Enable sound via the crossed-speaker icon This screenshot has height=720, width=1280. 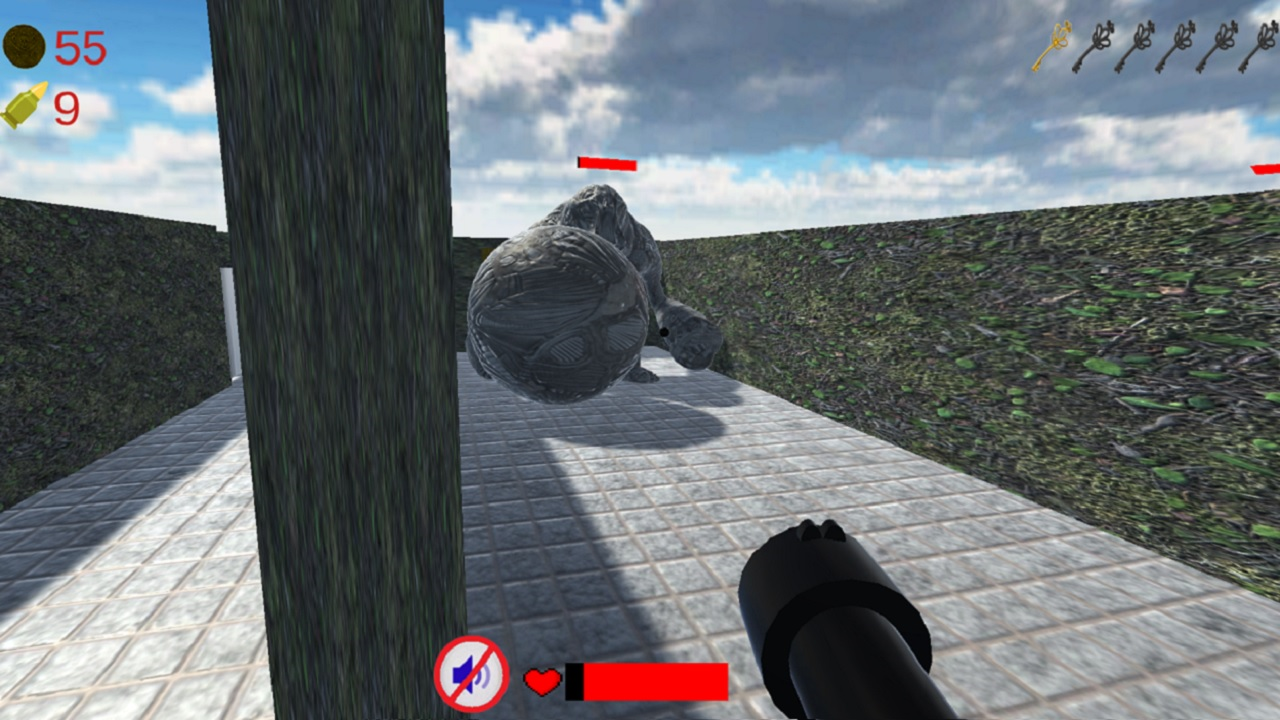pyautogui.click(x=470, y=676)
